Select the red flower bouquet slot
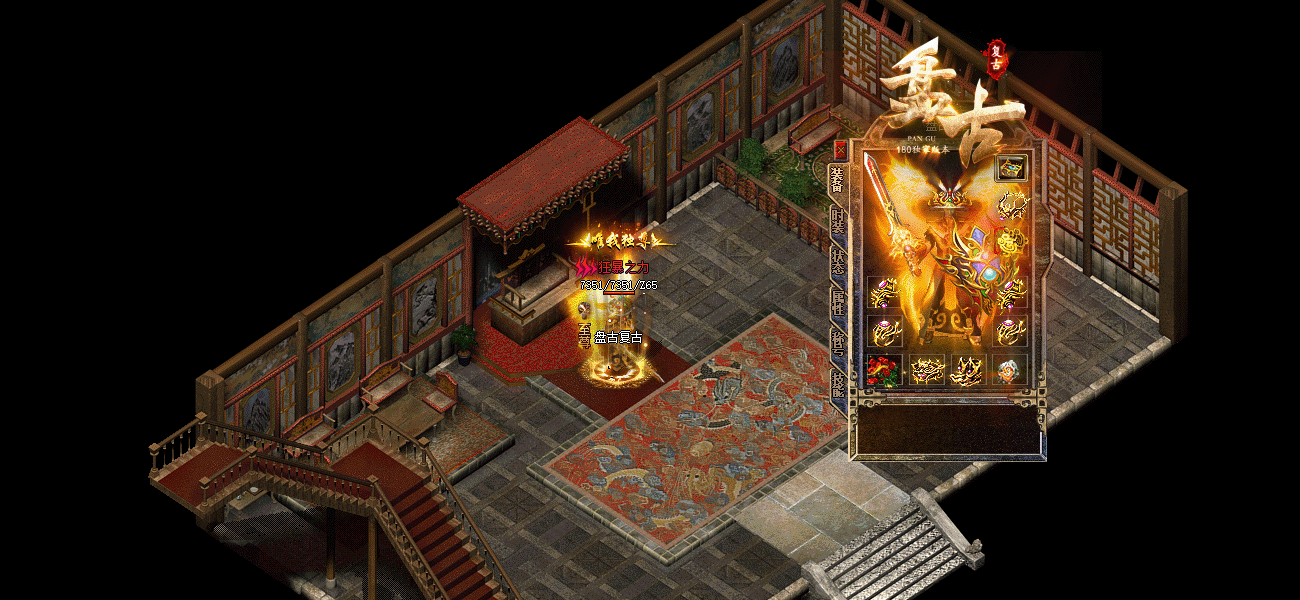1300x600 pixels. pyautogui.click(x=883, y=369)
